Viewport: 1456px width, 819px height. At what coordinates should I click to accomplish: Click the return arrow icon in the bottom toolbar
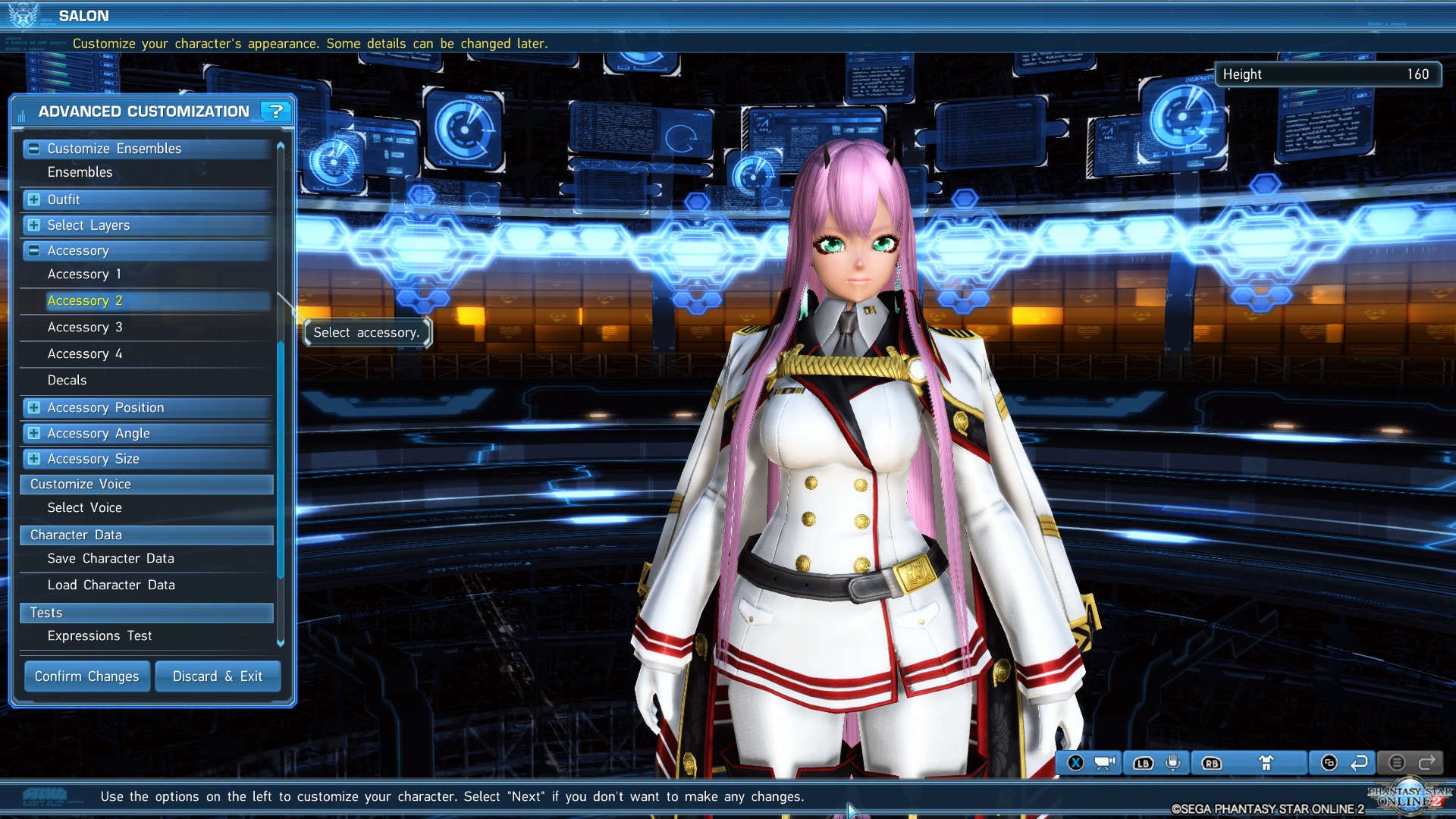1360,764
